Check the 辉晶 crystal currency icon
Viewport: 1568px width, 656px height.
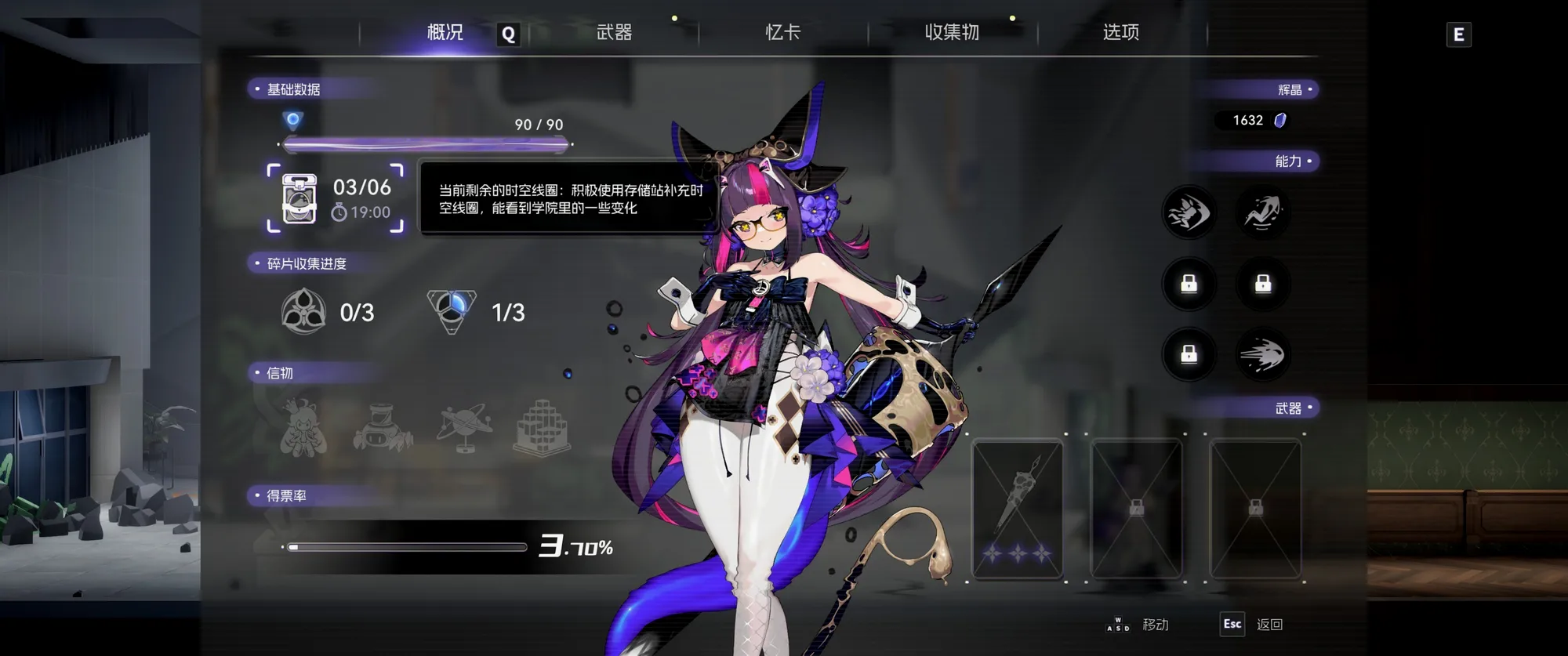pos(1280,120)
